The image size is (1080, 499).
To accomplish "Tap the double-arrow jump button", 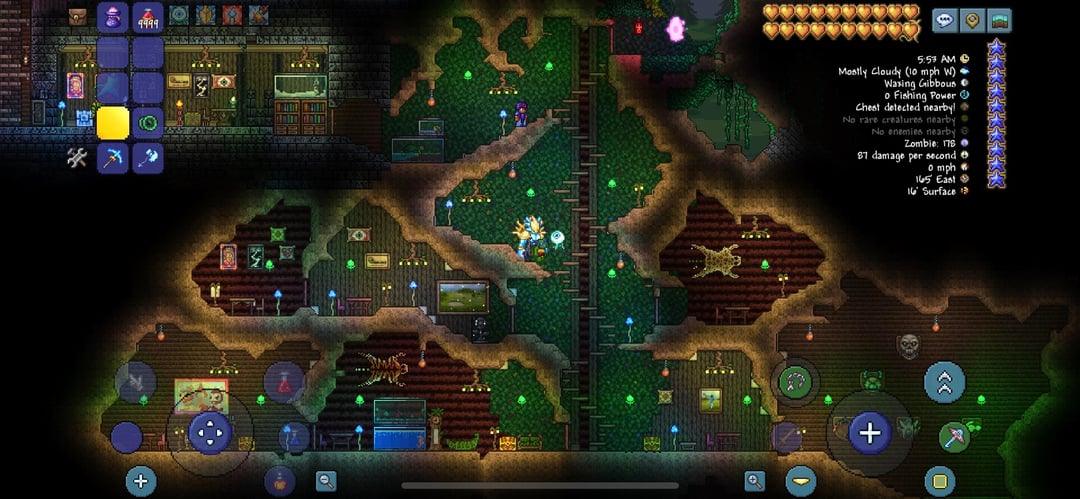I will point(944,381).
